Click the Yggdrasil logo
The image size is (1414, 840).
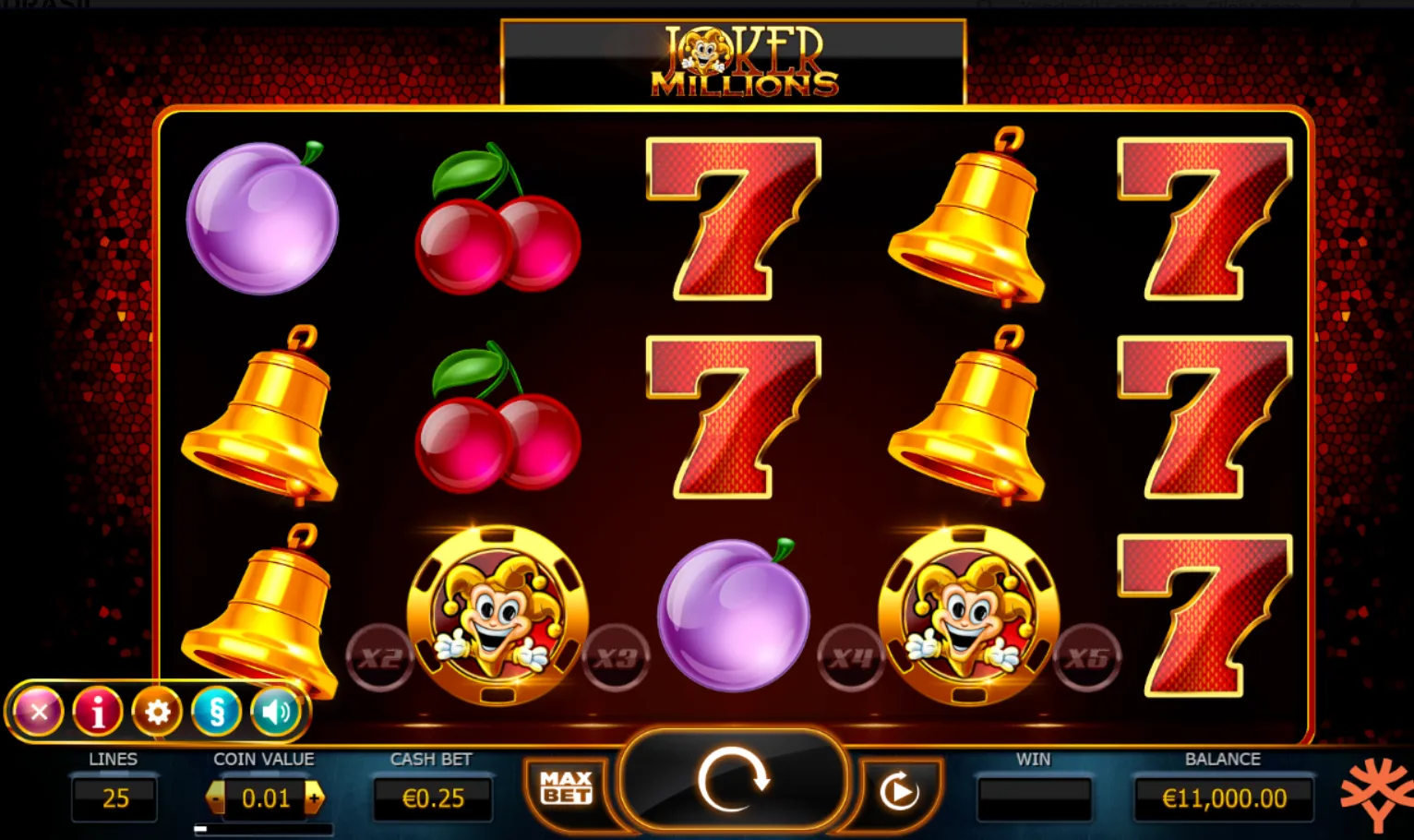1376,792
